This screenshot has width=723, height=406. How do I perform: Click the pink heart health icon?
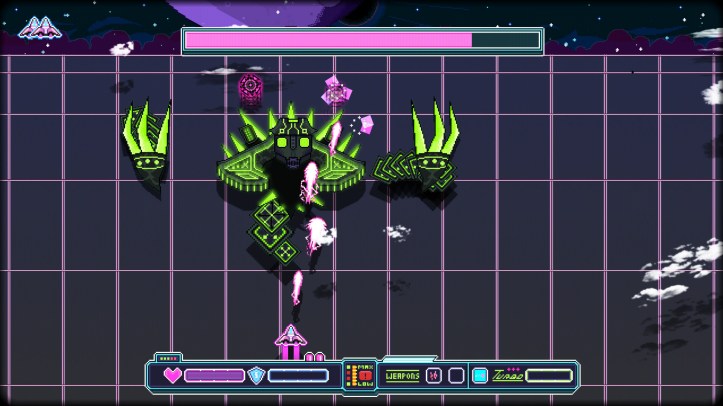(173, 376)
